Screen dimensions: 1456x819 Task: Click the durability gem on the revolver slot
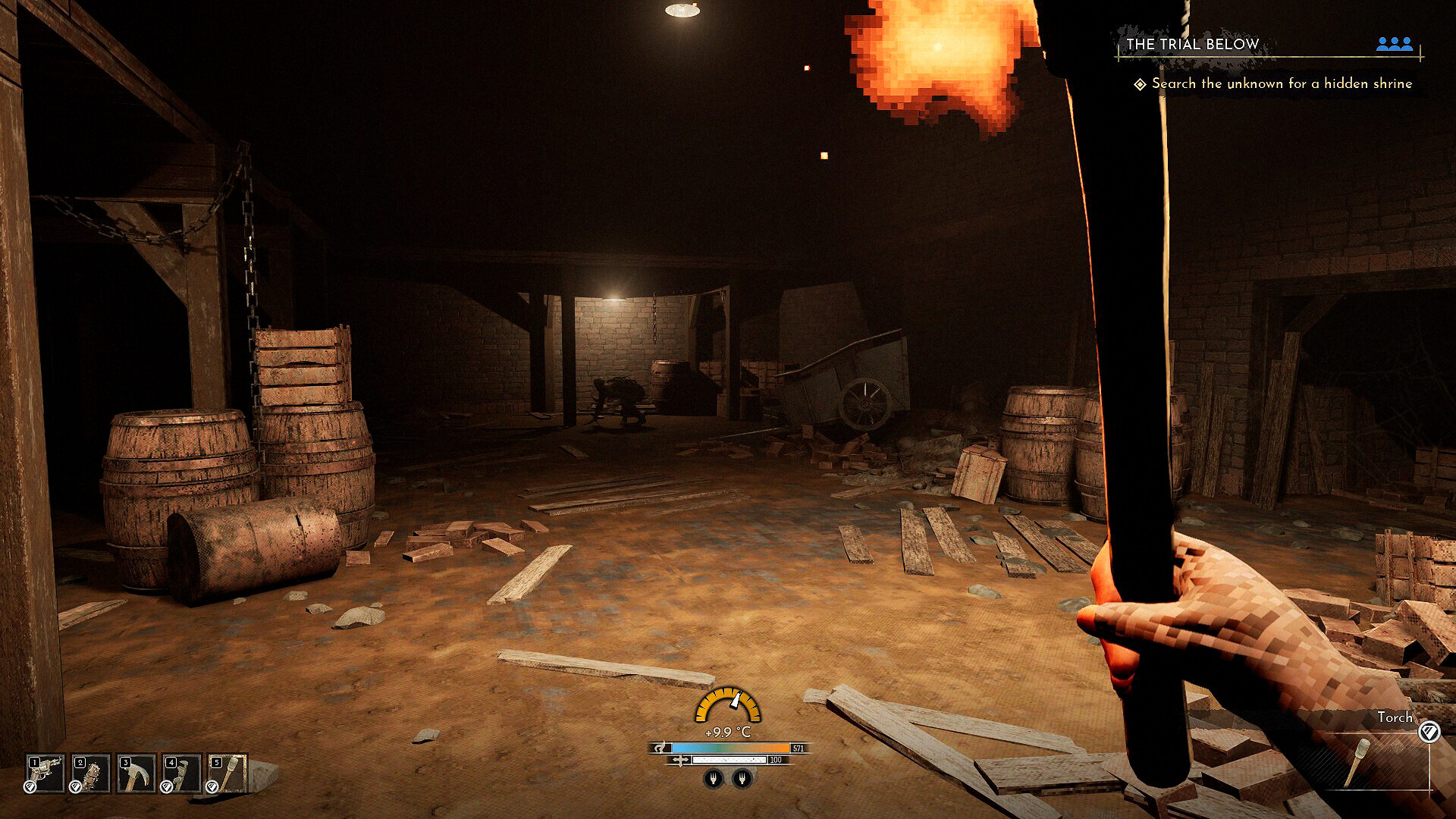(x=30, y=786)
